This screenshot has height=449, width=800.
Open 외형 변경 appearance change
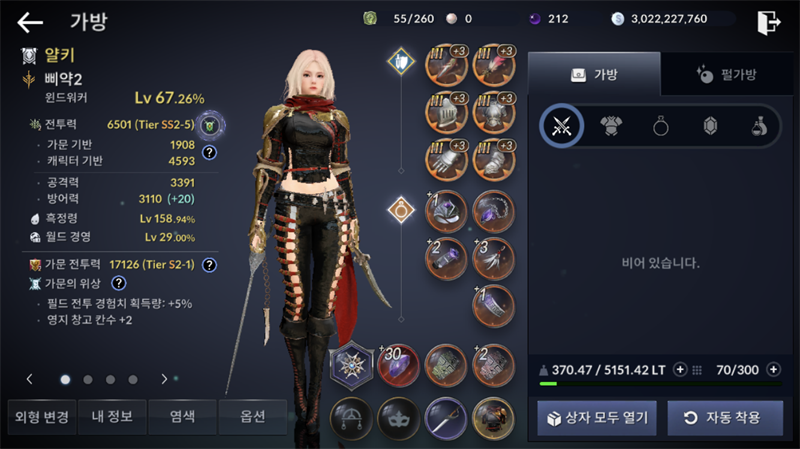click(39, 416)
